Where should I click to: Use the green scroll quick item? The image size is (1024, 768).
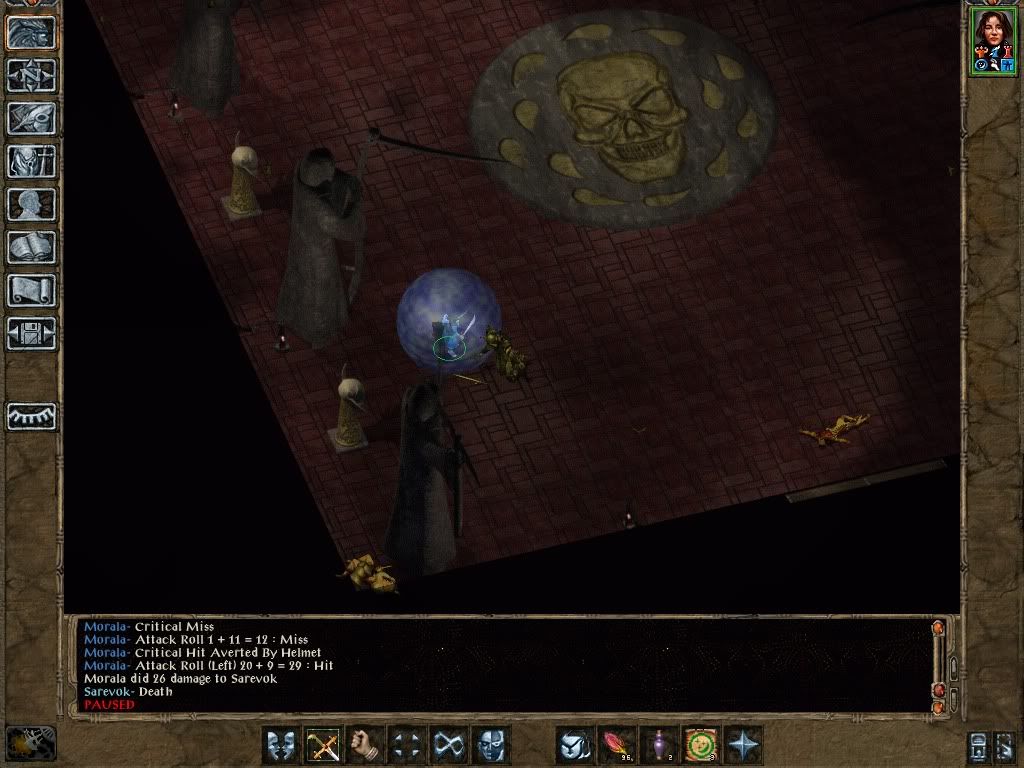(x=701, y=745)
